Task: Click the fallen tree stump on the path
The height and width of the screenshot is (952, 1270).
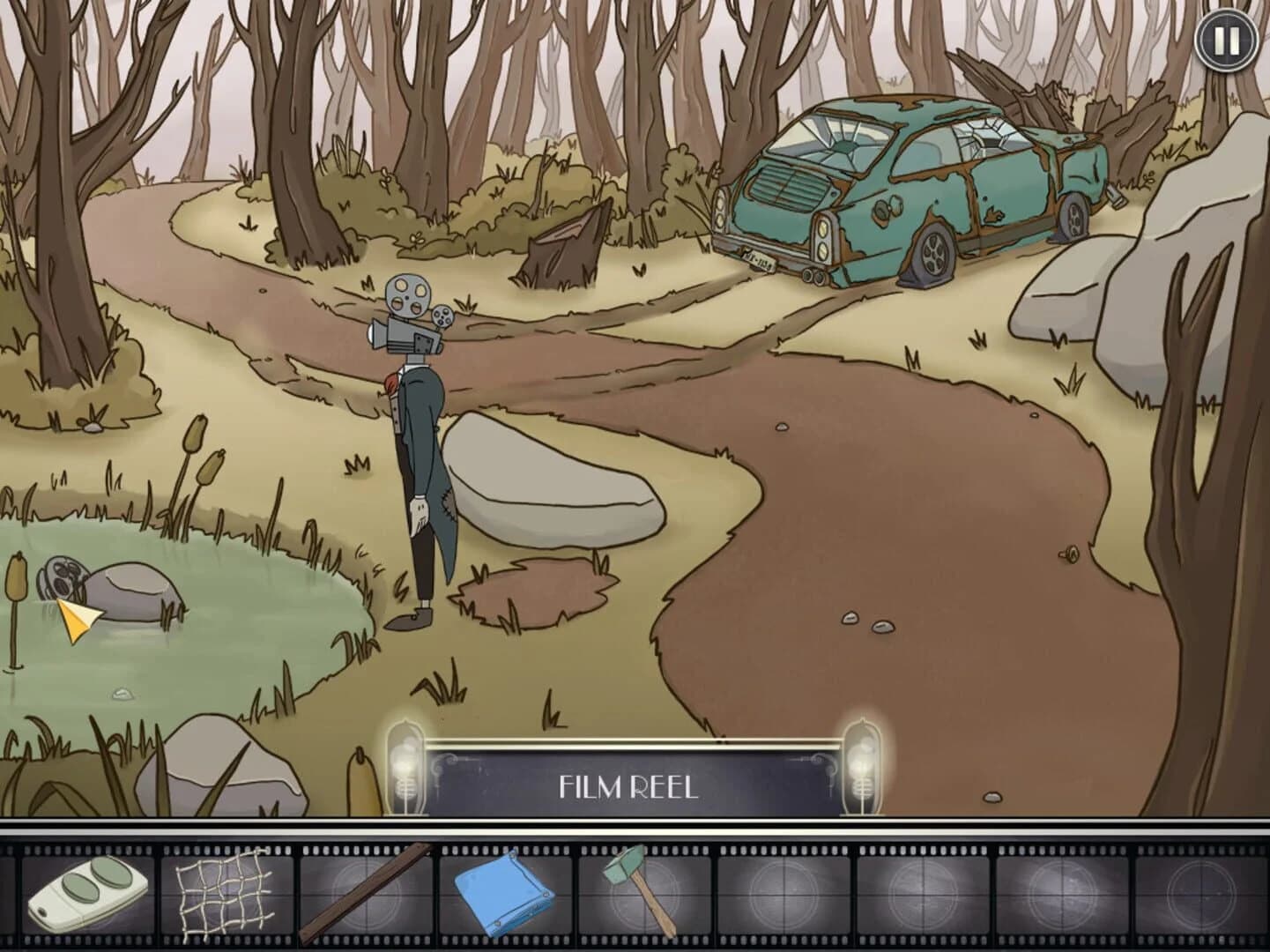Action: (555, 247)
